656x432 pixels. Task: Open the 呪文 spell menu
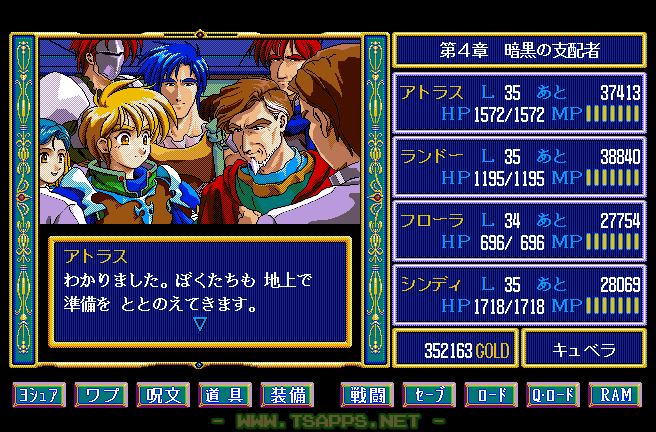pos(163,394)
